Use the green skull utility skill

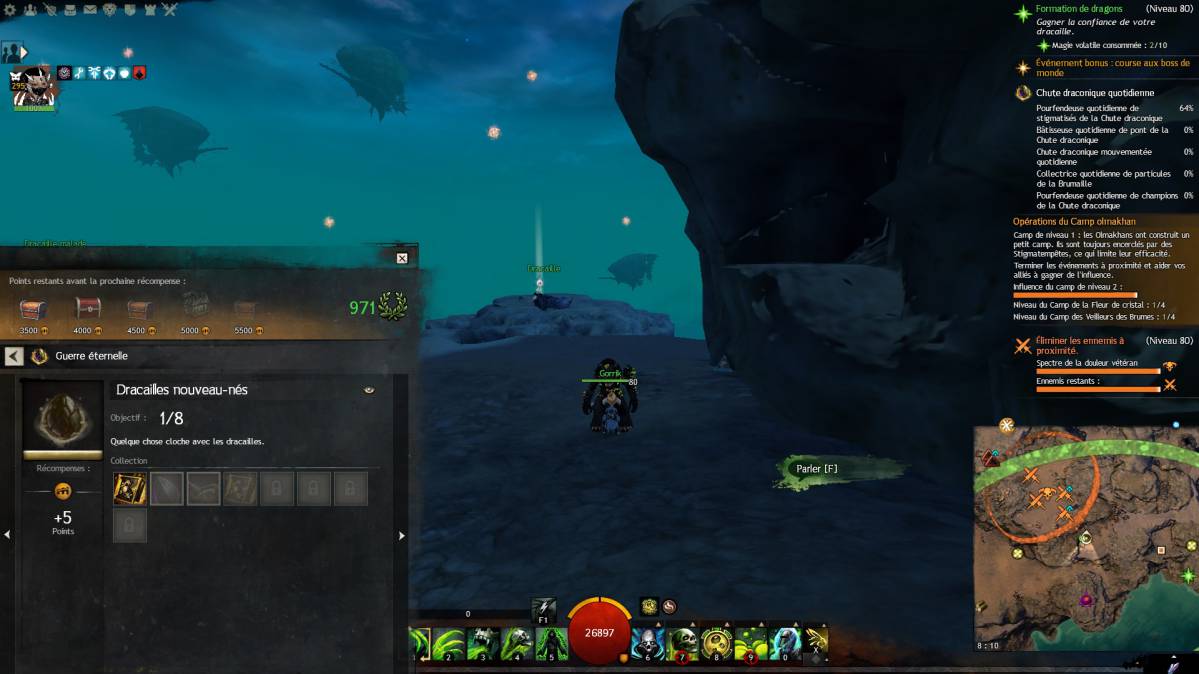683,643
